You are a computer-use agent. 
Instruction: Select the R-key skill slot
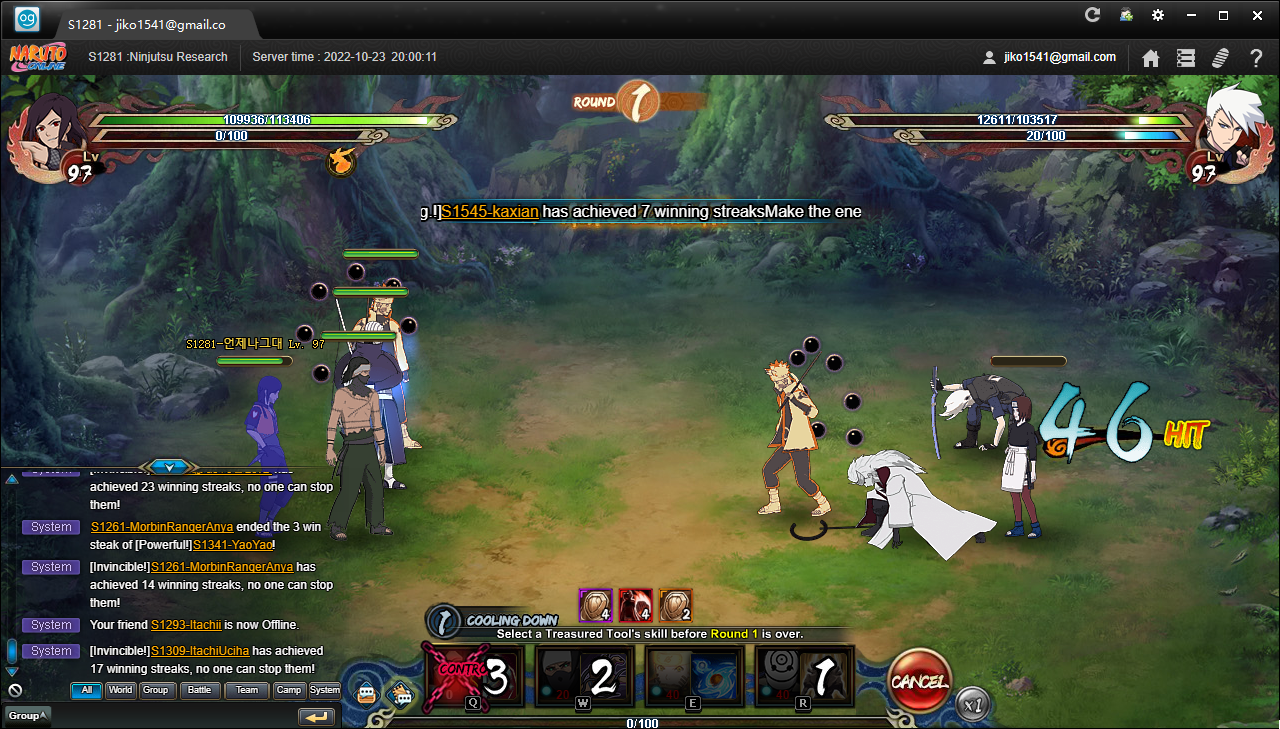(x=804, y=677)
